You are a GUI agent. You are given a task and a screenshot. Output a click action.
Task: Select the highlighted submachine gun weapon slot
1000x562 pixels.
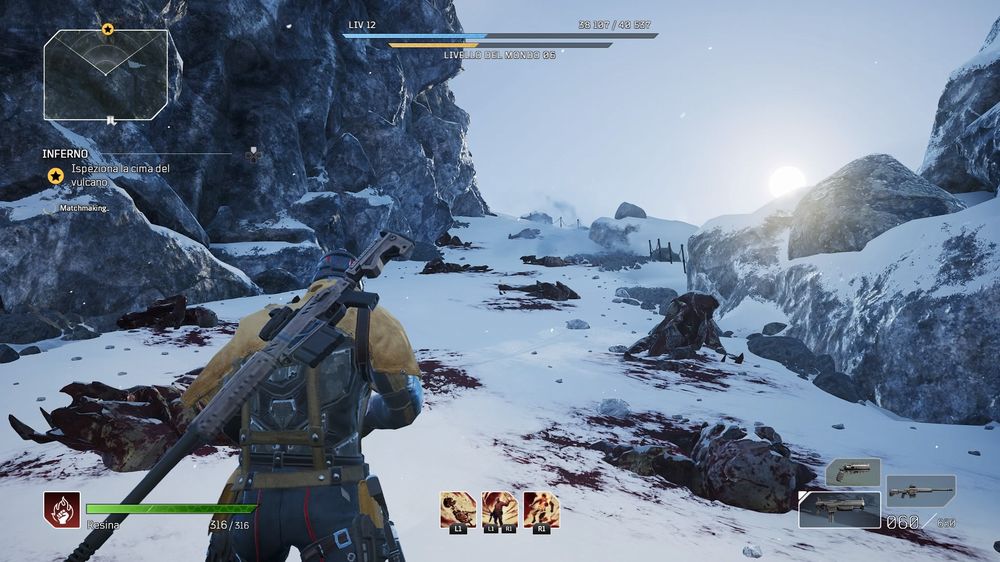(840, 509)
